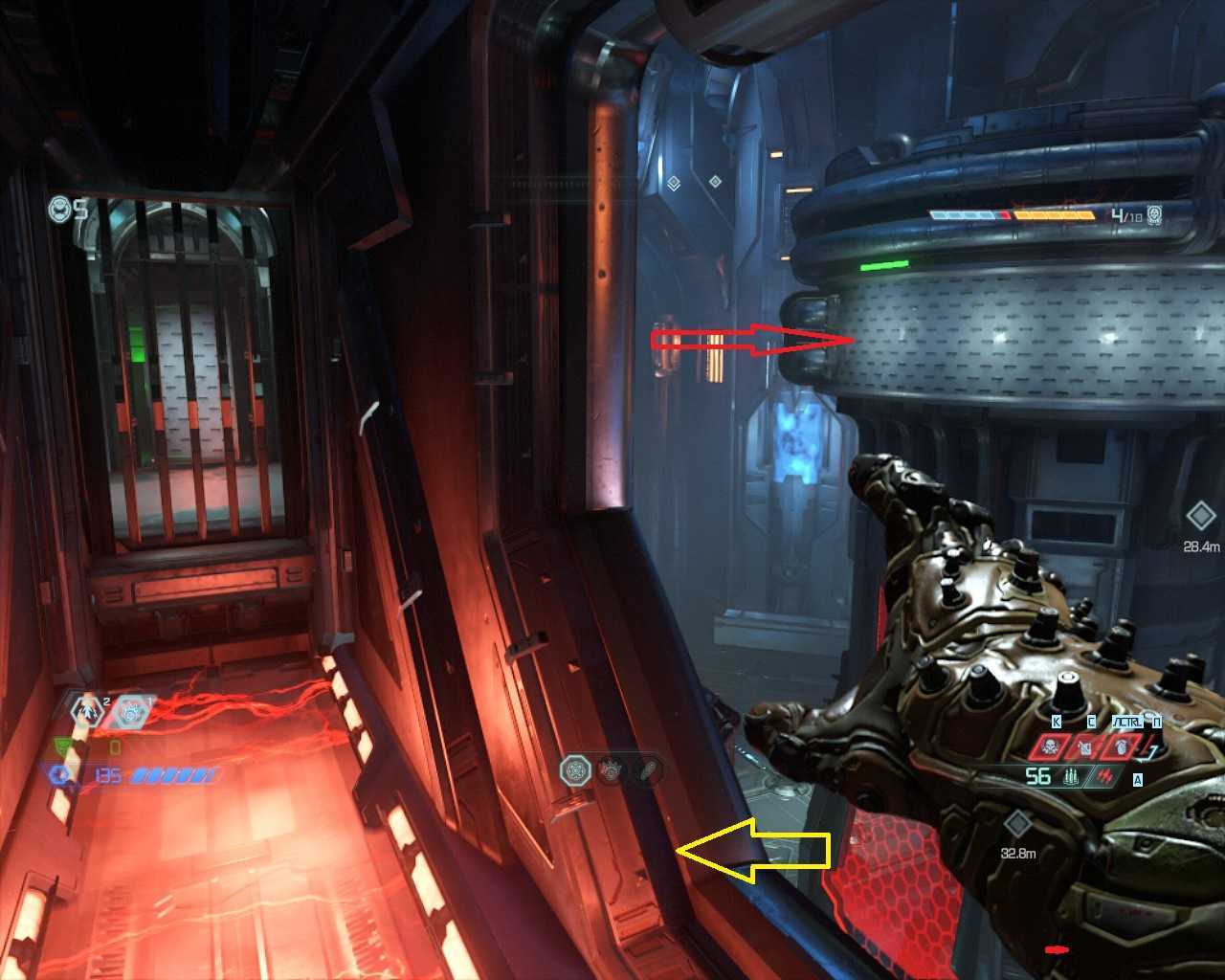Click the green armor icon
This screenshot has width=1225, height=980.
pyautogui.click(x=64, y=746)
